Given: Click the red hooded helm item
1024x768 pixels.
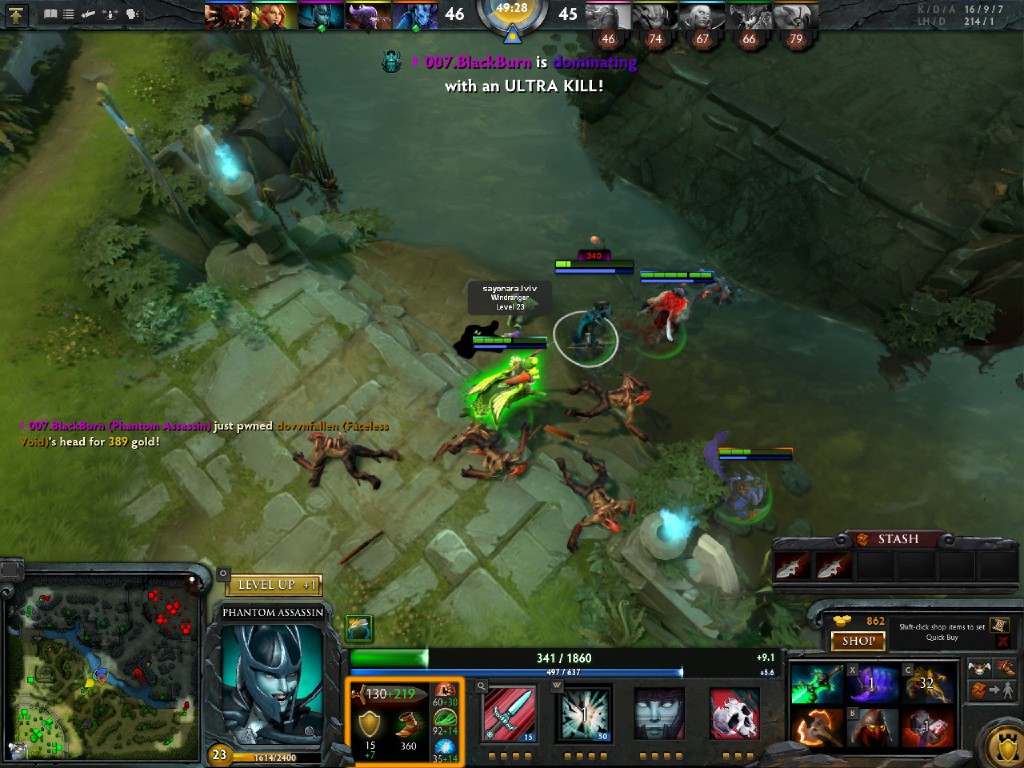Looking at the screenshot, I should [872, 728].
